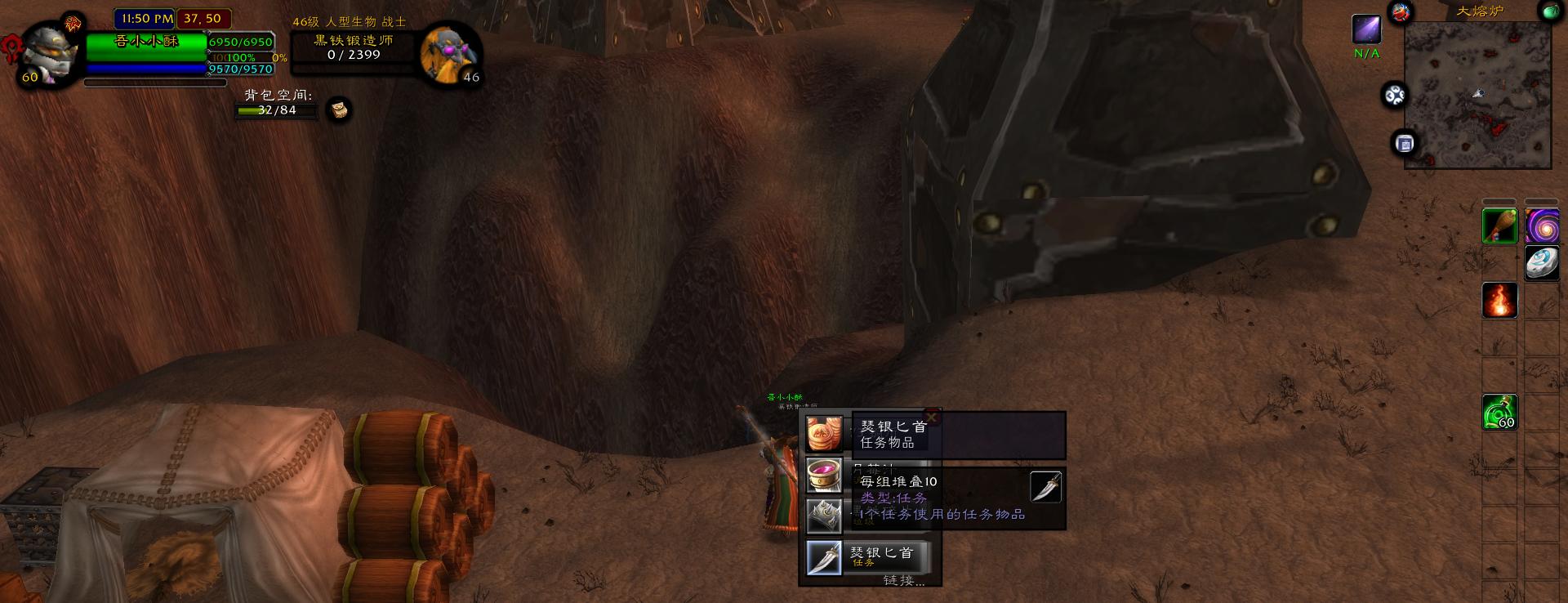
Task: Take the pink potion bowl loot
Action: (x=824, y=475)
